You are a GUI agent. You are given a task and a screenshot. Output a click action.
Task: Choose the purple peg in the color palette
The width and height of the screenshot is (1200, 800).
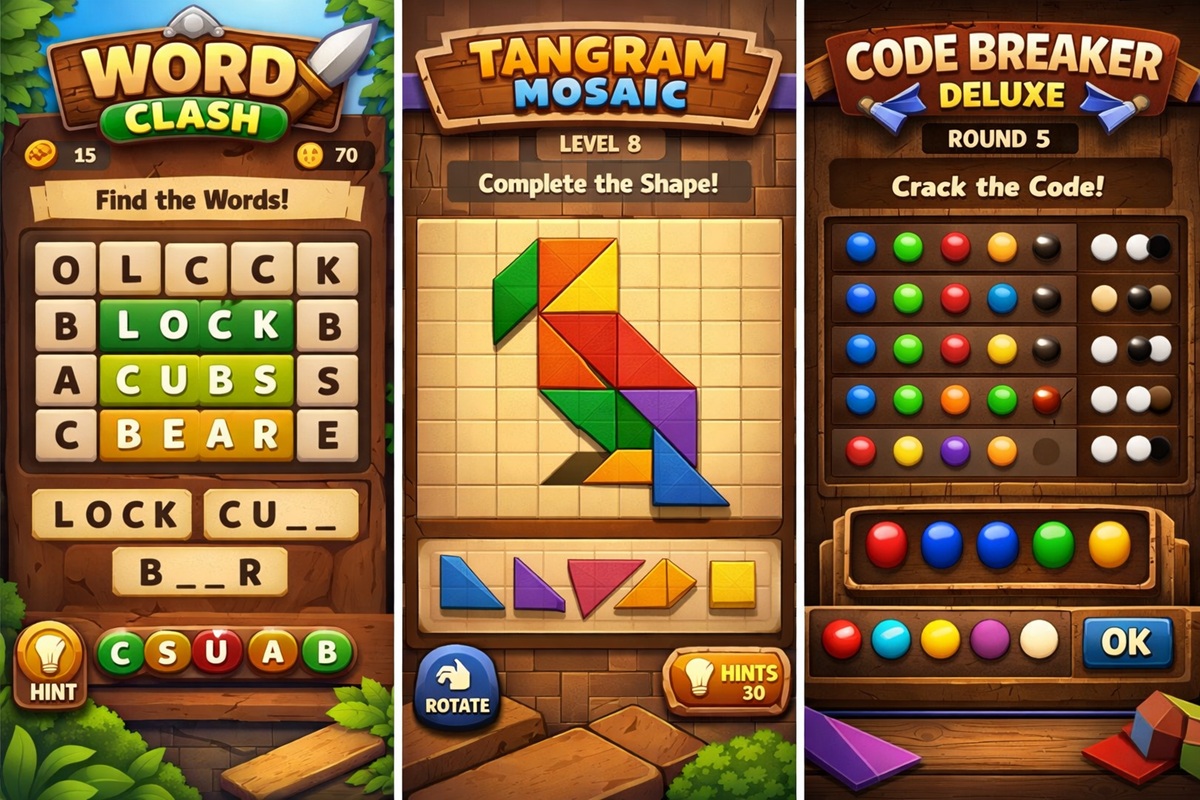pos(990,640)
